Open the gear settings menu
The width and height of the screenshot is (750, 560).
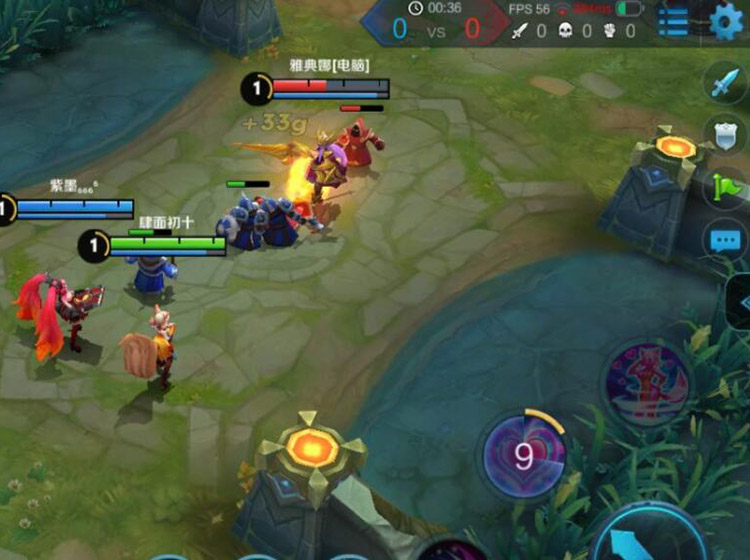coord(728,21)
